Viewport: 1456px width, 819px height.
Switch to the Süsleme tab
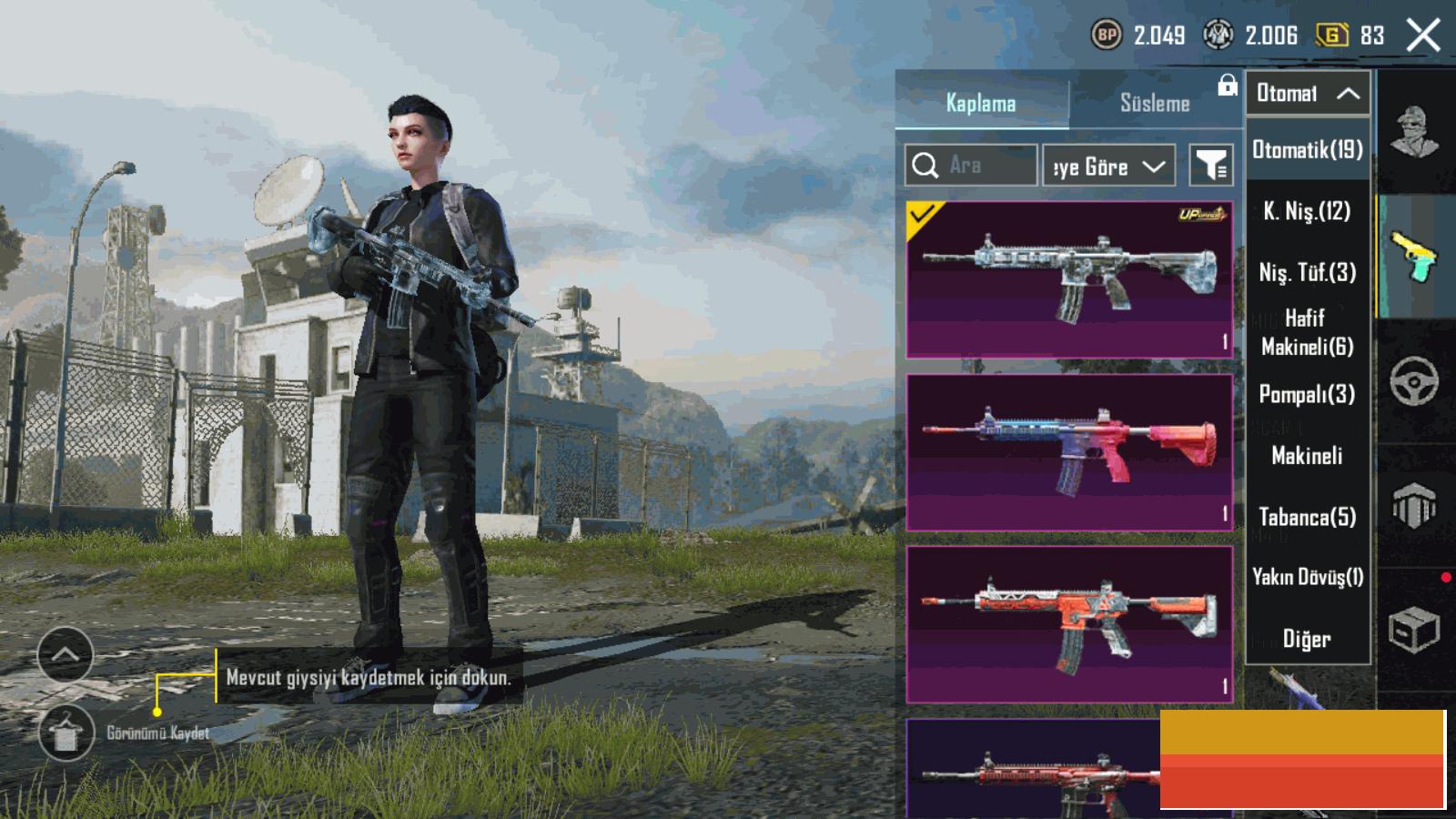pyautogui.click(x=1154, y=103)
